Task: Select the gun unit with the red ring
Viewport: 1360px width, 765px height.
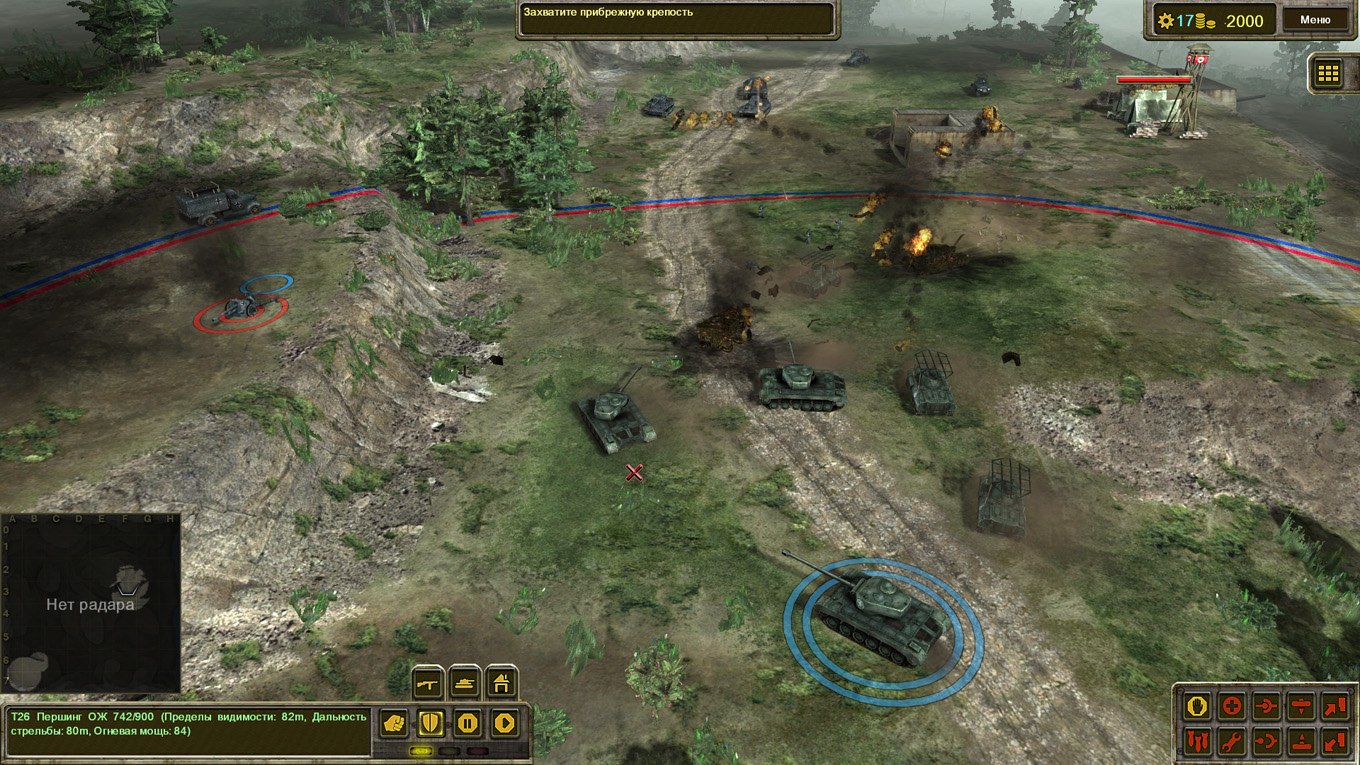Action: [x=241, y=310]
